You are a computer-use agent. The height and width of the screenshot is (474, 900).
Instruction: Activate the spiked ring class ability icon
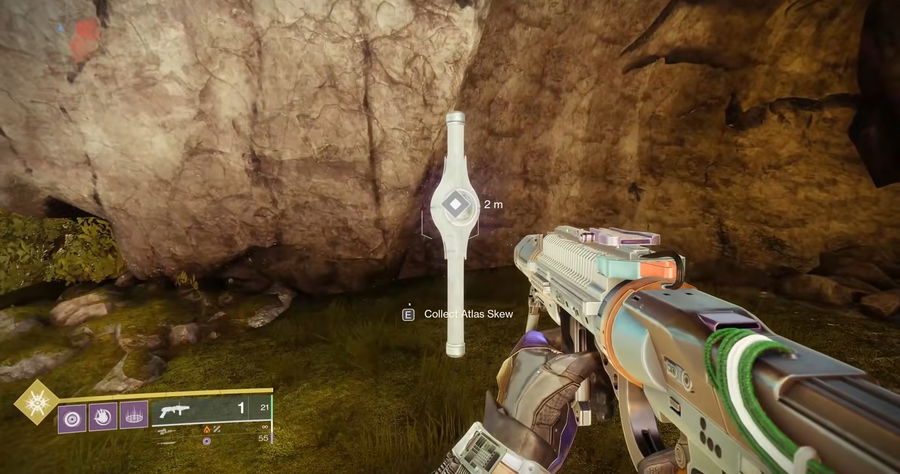(134, 415)
